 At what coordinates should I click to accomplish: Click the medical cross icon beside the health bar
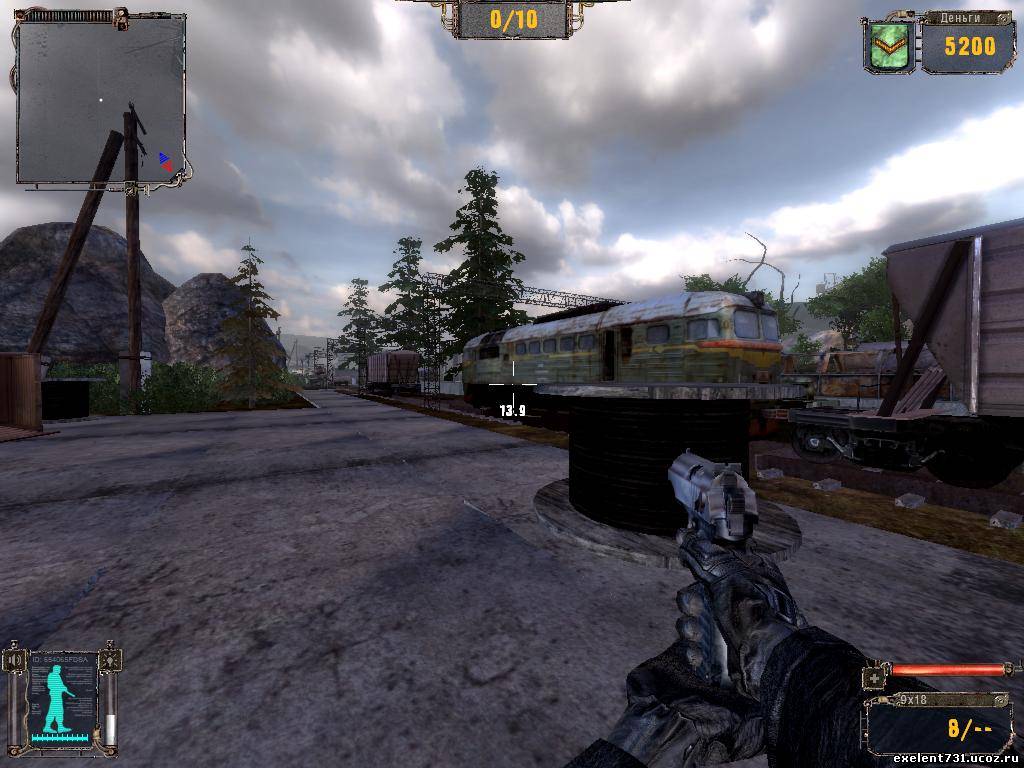876,678
